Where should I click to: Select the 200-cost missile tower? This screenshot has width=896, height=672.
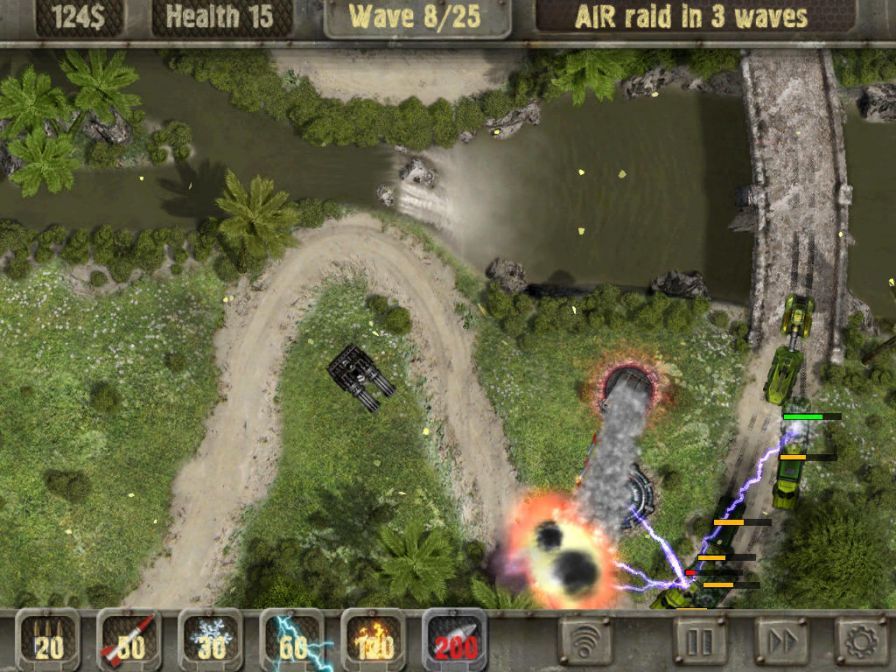pos(454,640)
